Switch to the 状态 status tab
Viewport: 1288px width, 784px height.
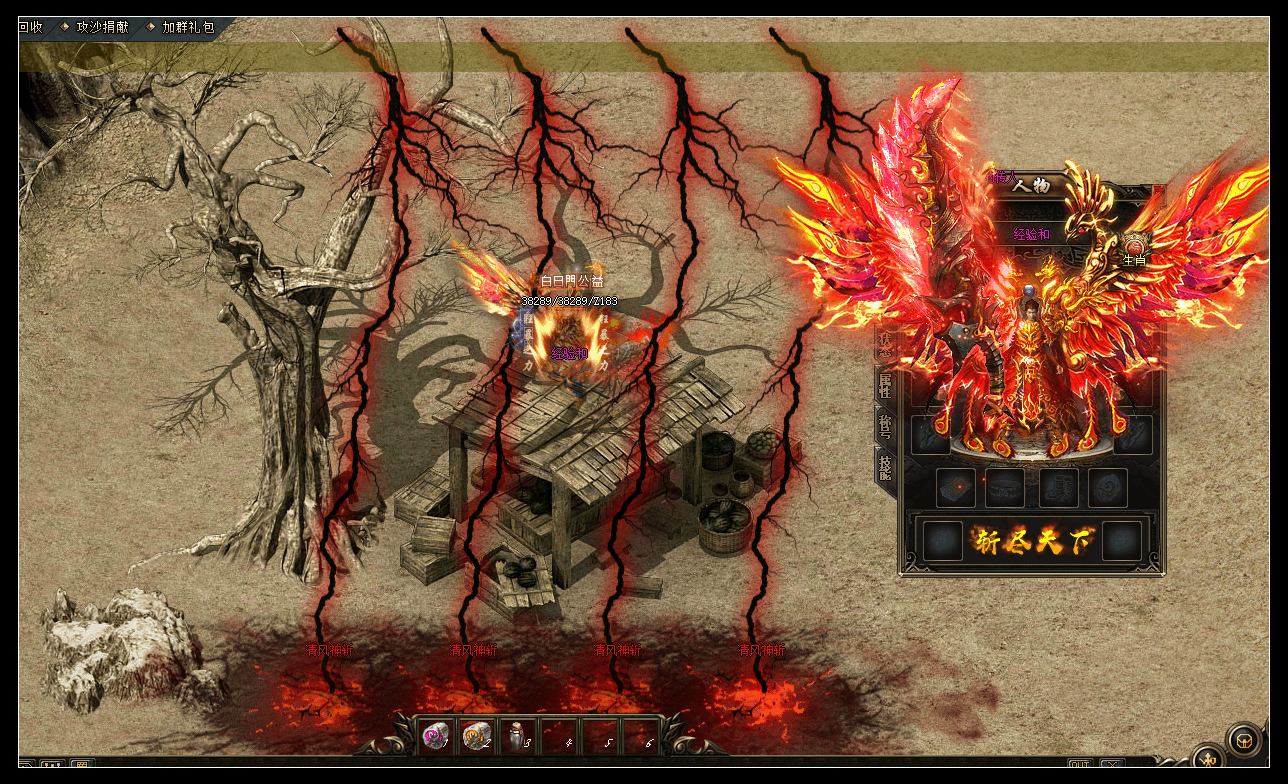(885, 343)
